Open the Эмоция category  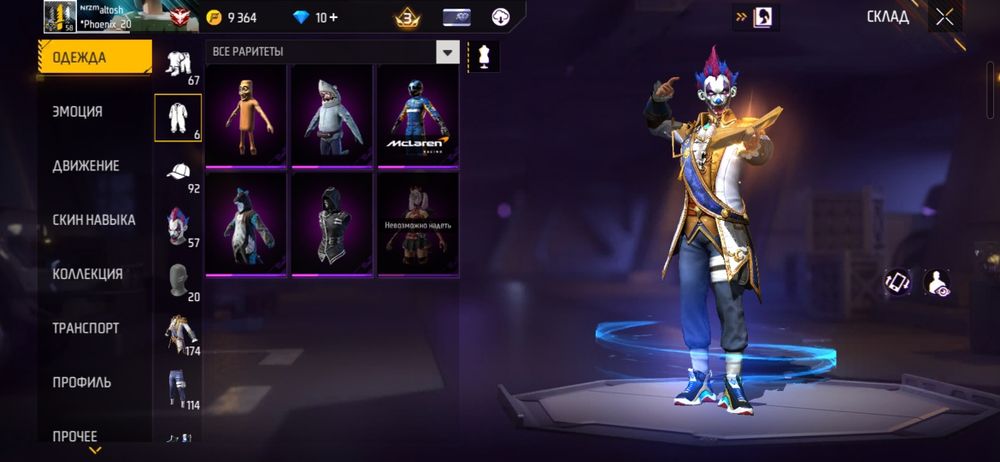pyautogui.click(x=78, y=112)
